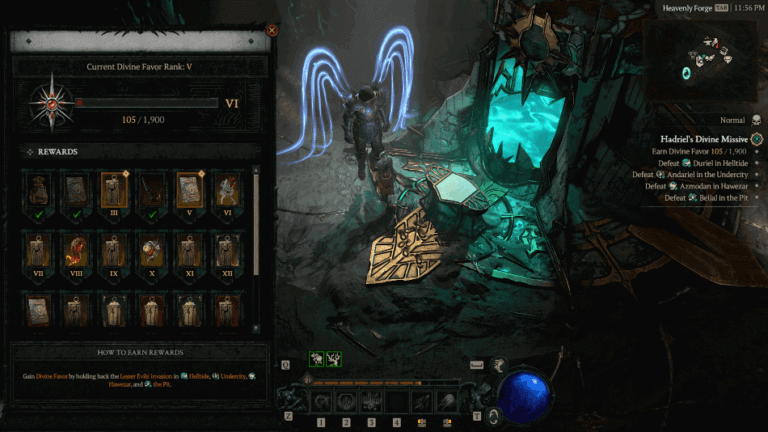Activate the skill in hotbar slot 3

click(371, 402)
